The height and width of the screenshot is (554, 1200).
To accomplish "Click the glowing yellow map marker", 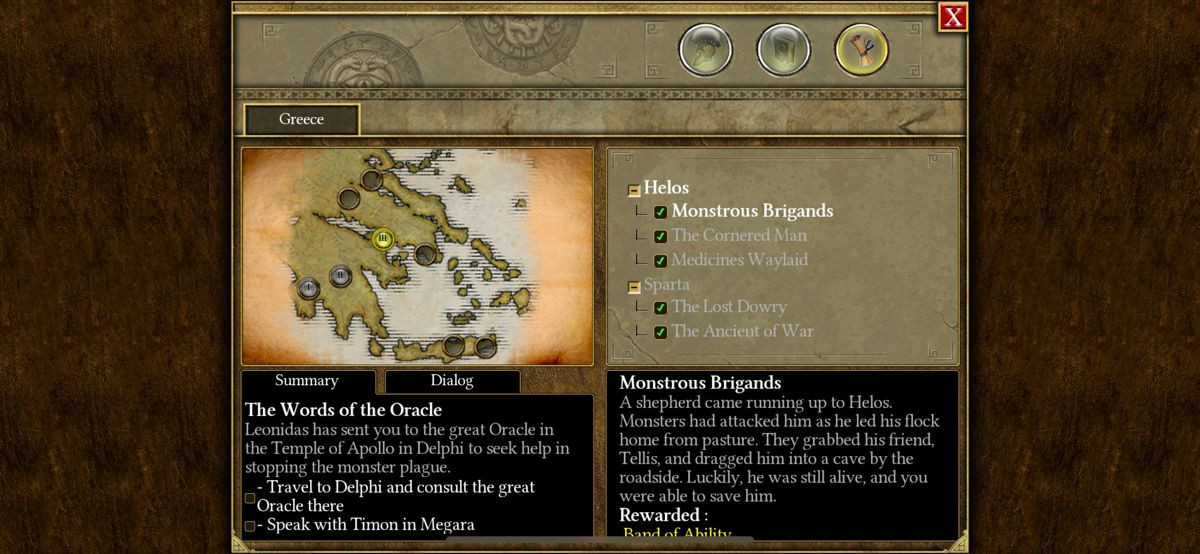I will pos(382,239).
